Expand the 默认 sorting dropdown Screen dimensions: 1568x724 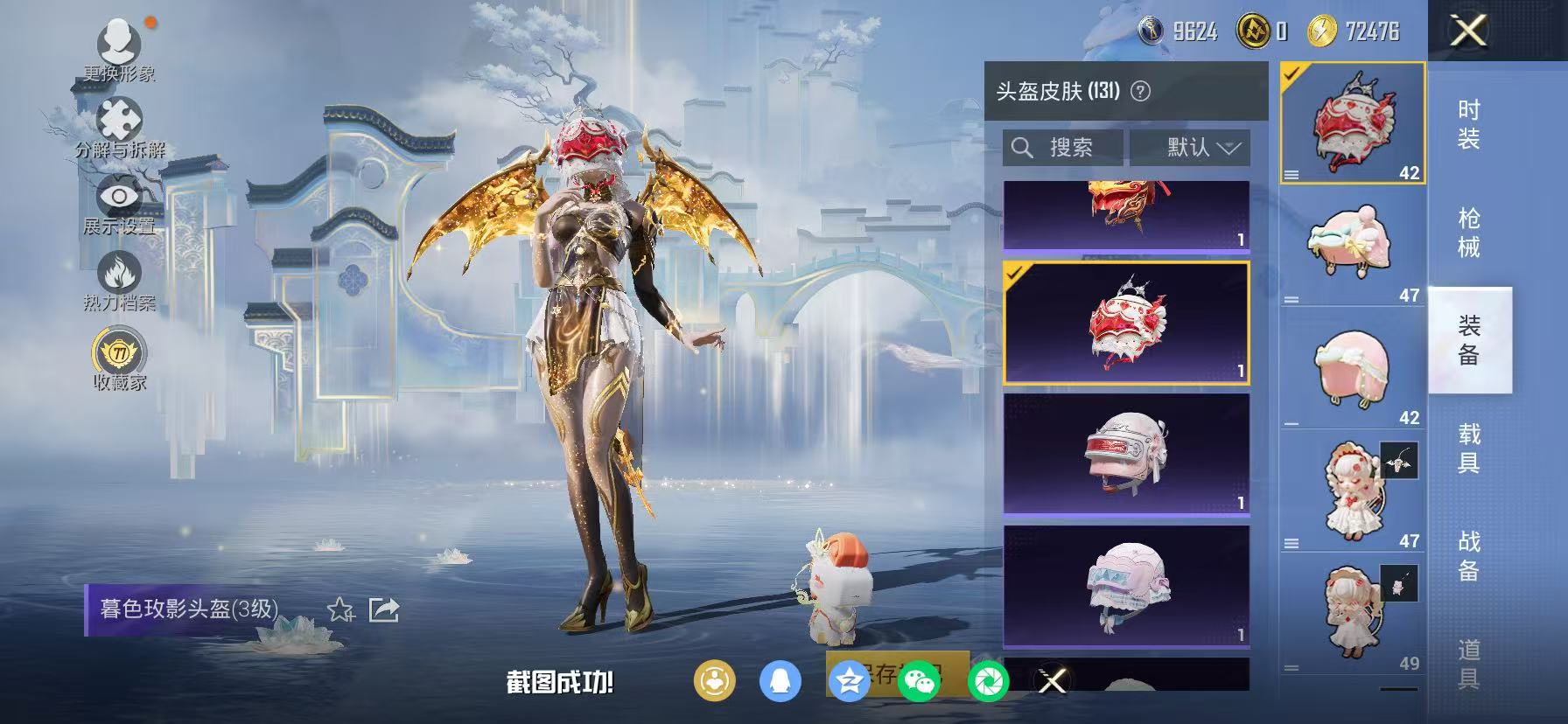(1193, 147)
